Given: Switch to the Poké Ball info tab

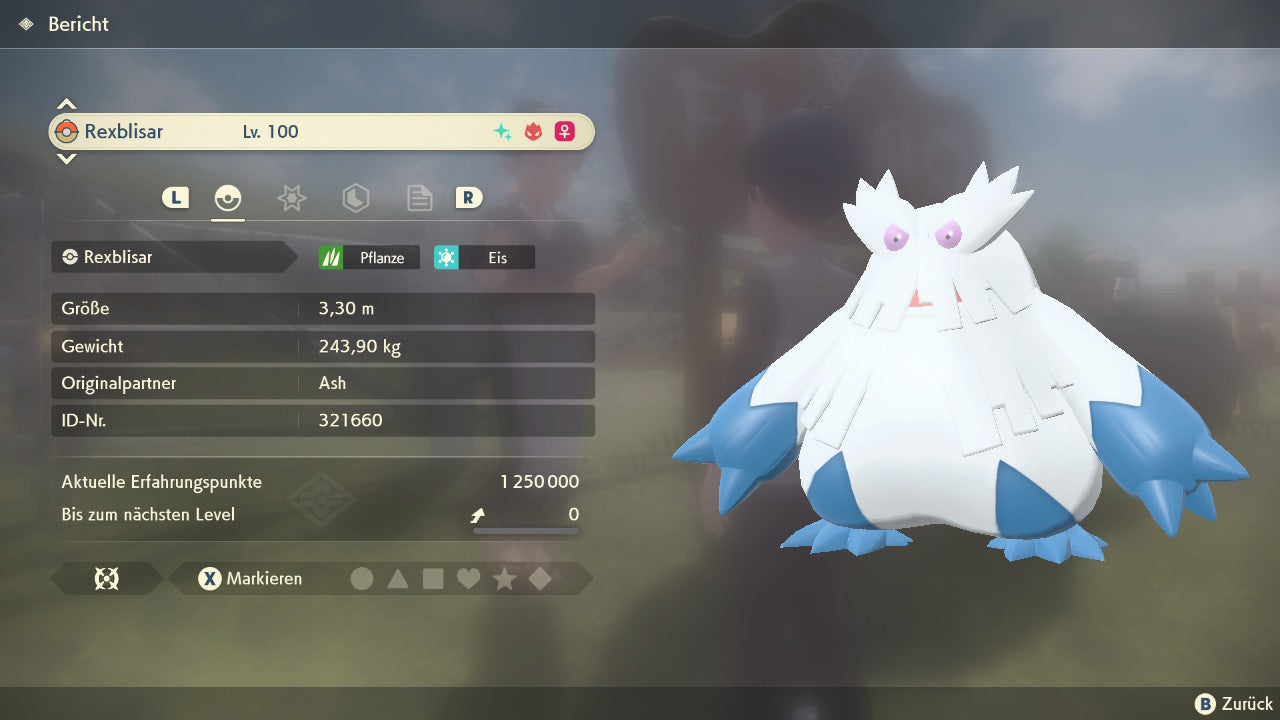Looking at the screenshot, I should point(228,198).
